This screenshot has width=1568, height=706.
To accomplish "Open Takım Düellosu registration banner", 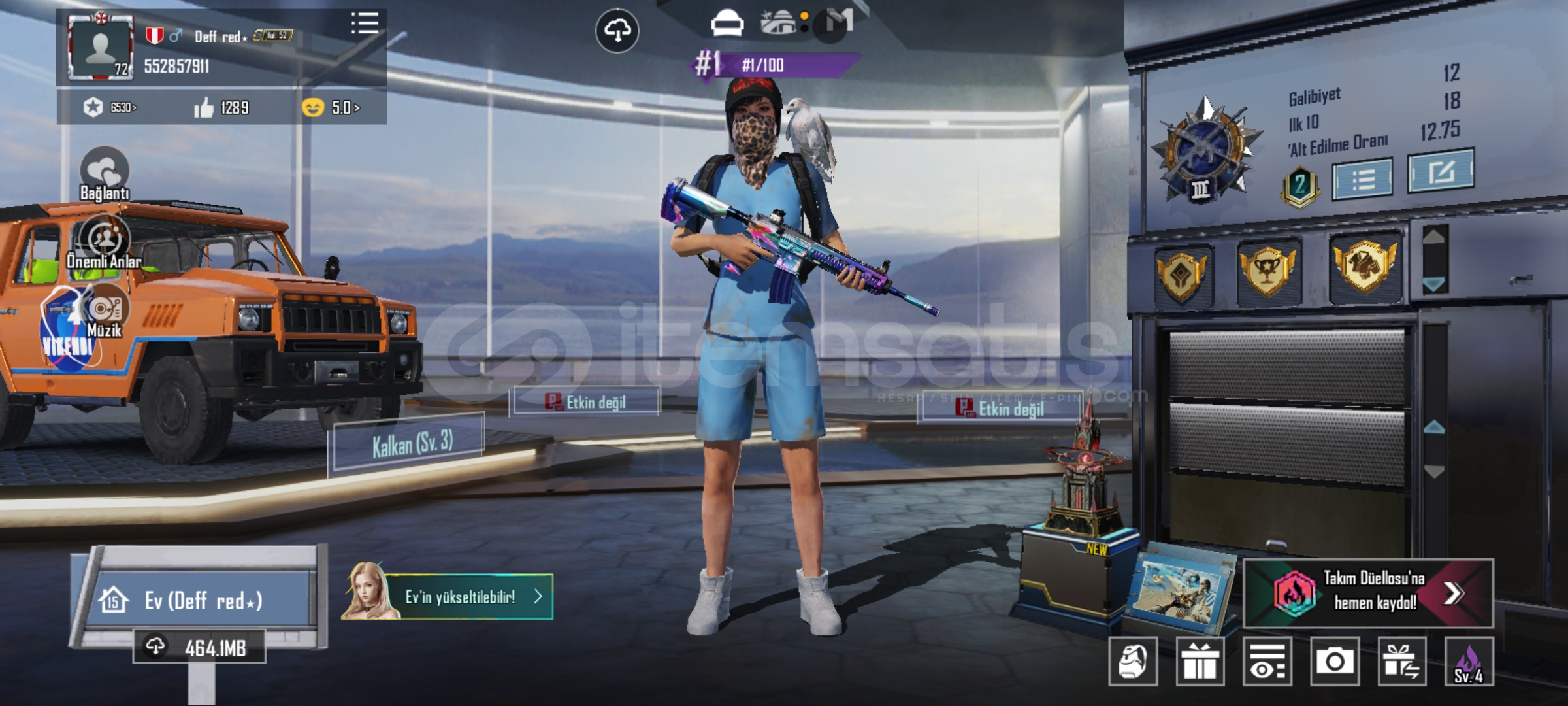I will pyautogui.click(x=1368, y=593).
